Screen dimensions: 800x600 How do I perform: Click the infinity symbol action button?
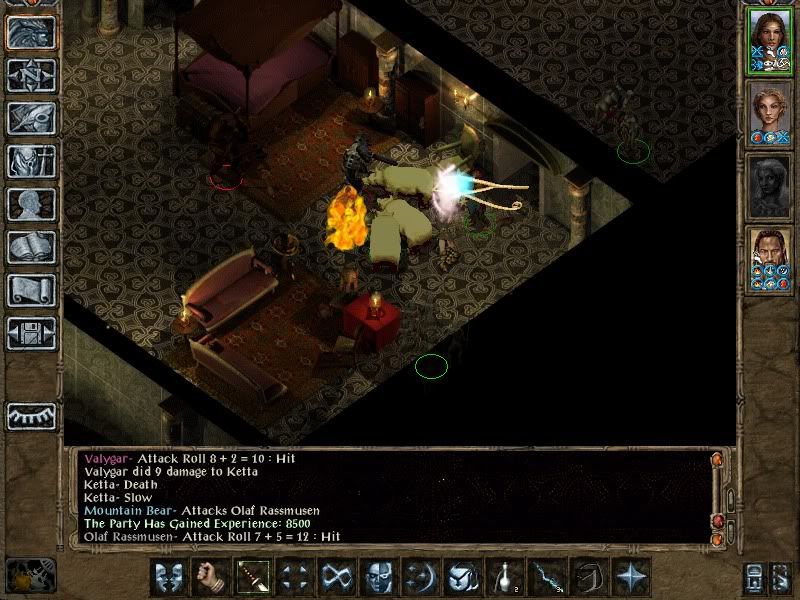(338, 576)
